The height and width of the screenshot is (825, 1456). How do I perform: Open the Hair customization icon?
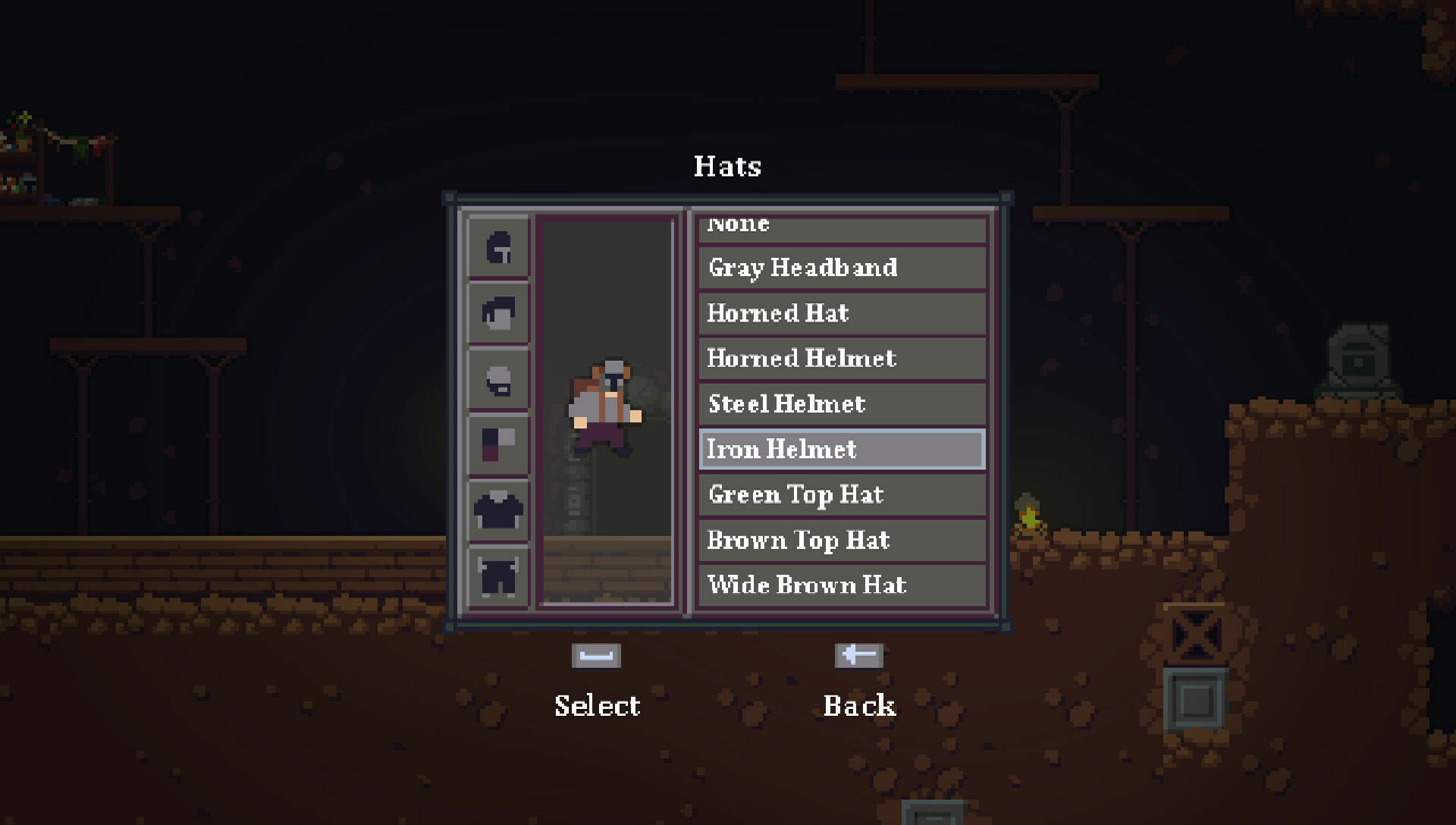(x=498, y=312)
